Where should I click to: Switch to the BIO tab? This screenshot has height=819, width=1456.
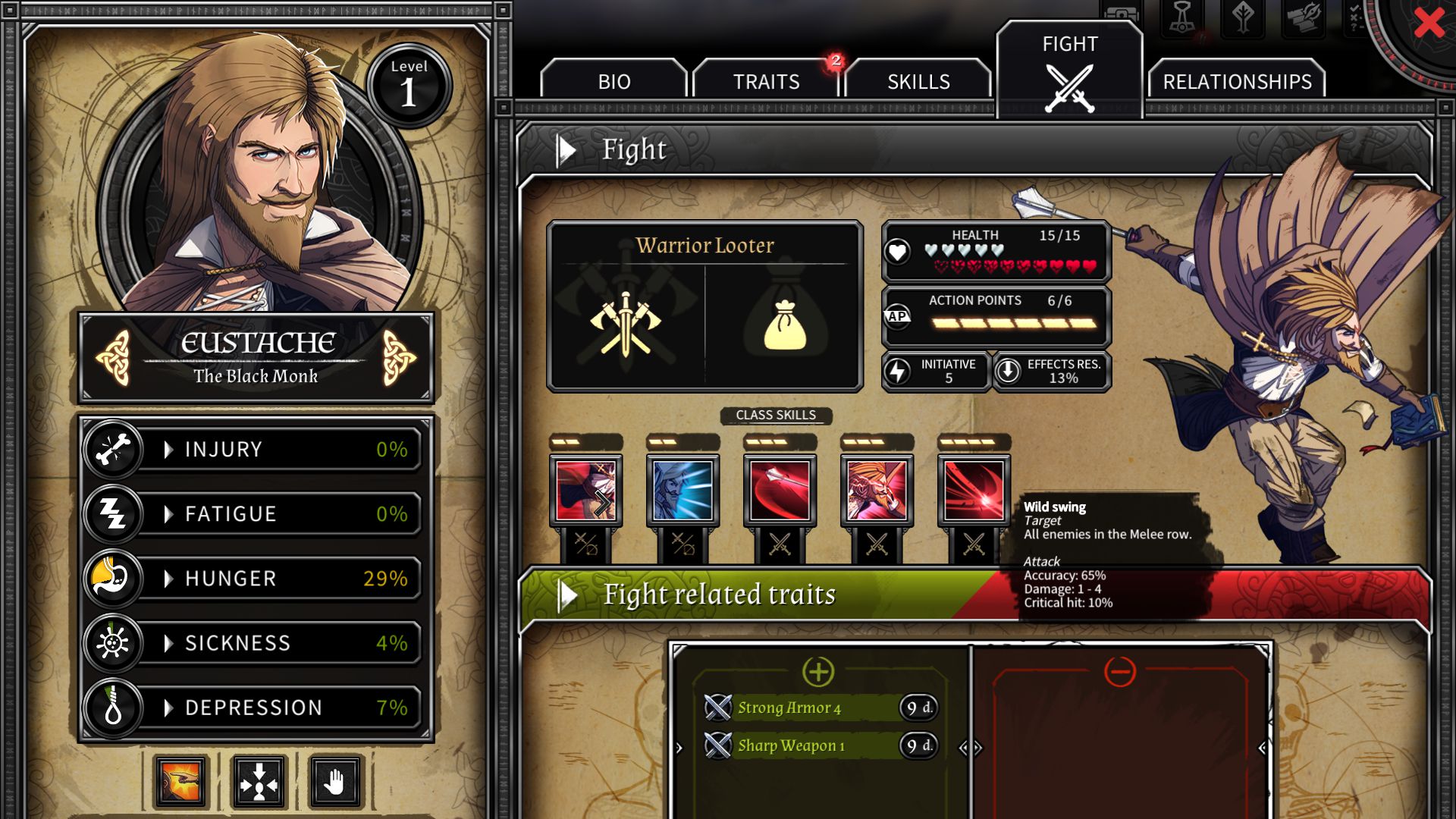pyautogui.click(x=613, y=81)
